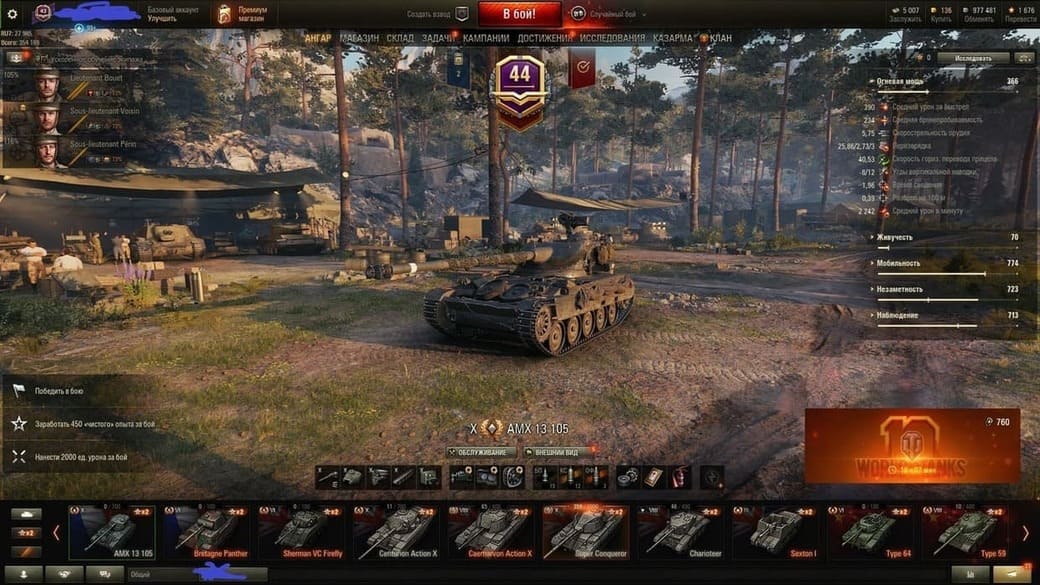Screen dimensions: 1040x585
Task: Open the КАМПАНИИ campaigns tab
Action: point(486,38)
